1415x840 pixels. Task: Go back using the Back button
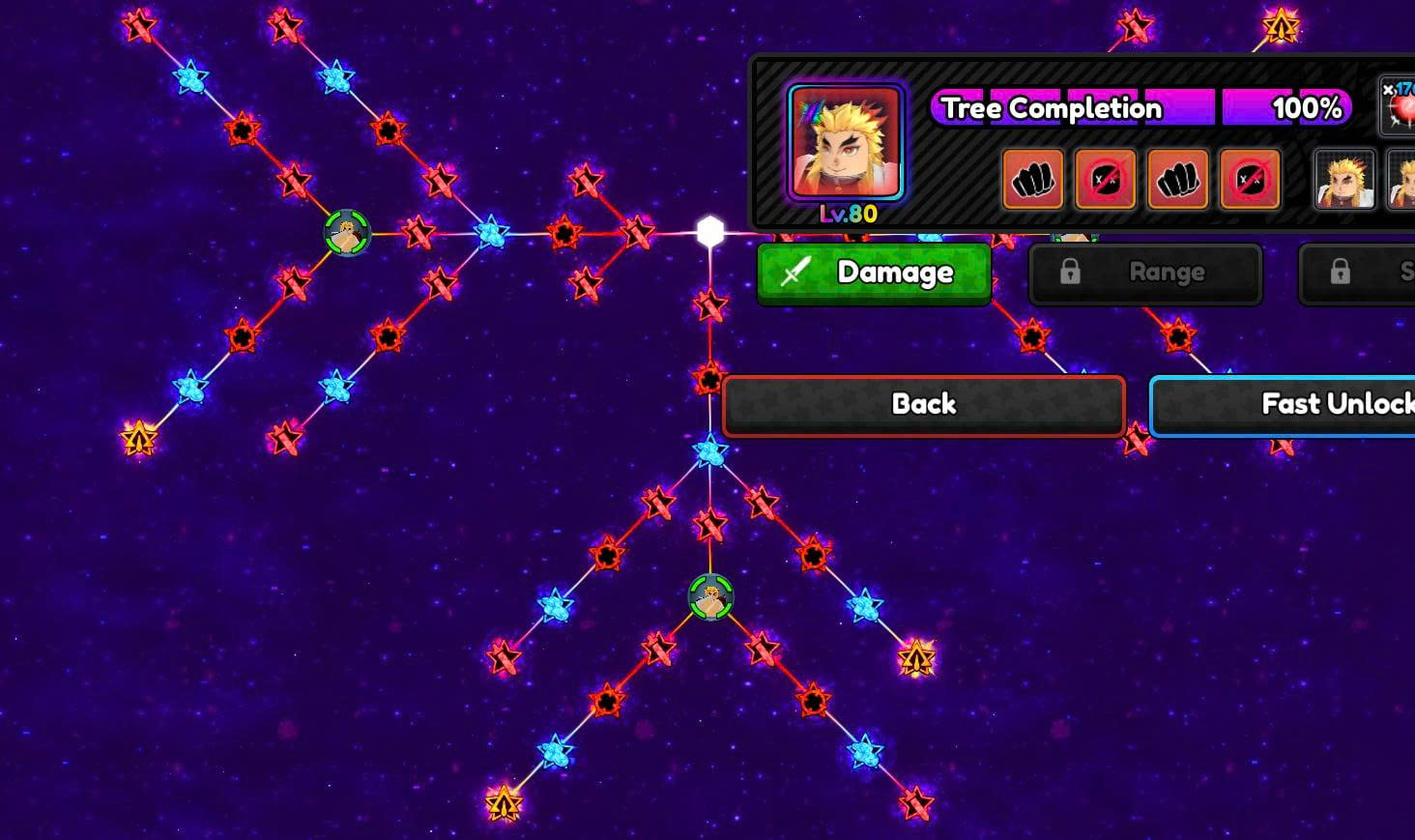tap(923, 405)
